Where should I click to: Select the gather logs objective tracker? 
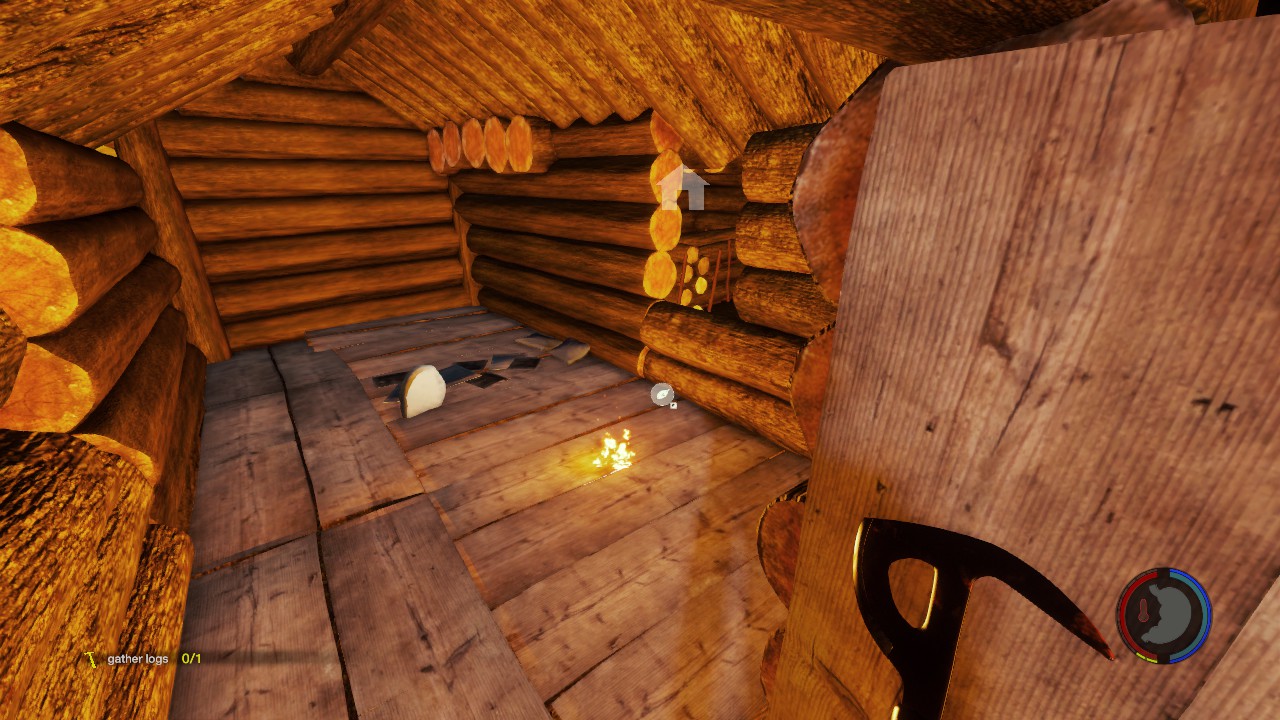pos(143,659)
